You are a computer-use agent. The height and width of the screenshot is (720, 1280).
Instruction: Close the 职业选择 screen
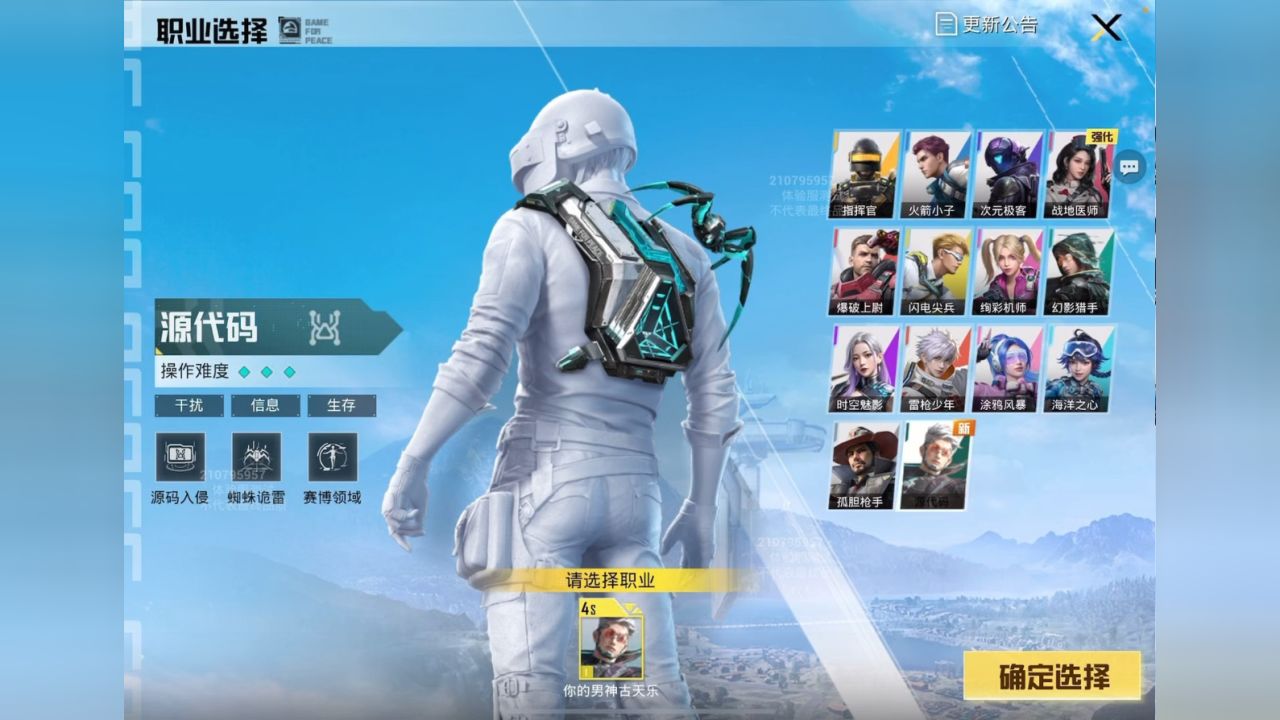coord(1106,27)
